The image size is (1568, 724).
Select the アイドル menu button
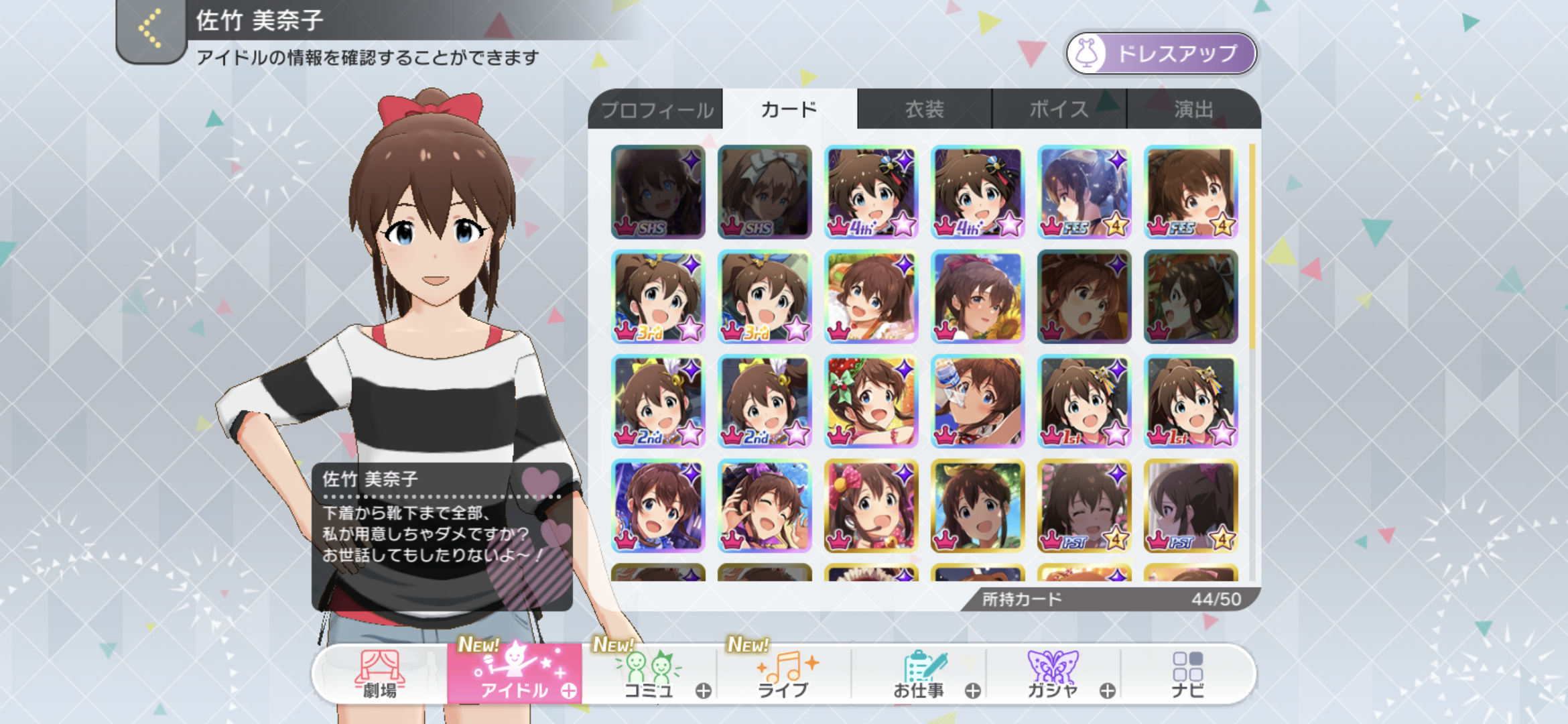[x=515, y=674]
